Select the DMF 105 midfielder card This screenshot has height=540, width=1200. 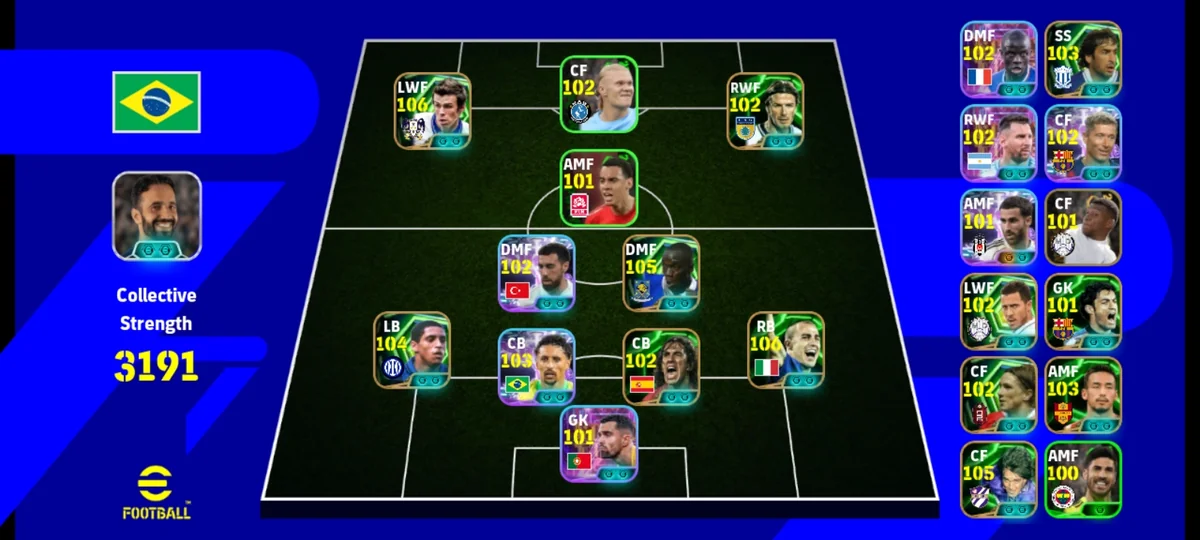pyautogui.click(x=661, y=273)
